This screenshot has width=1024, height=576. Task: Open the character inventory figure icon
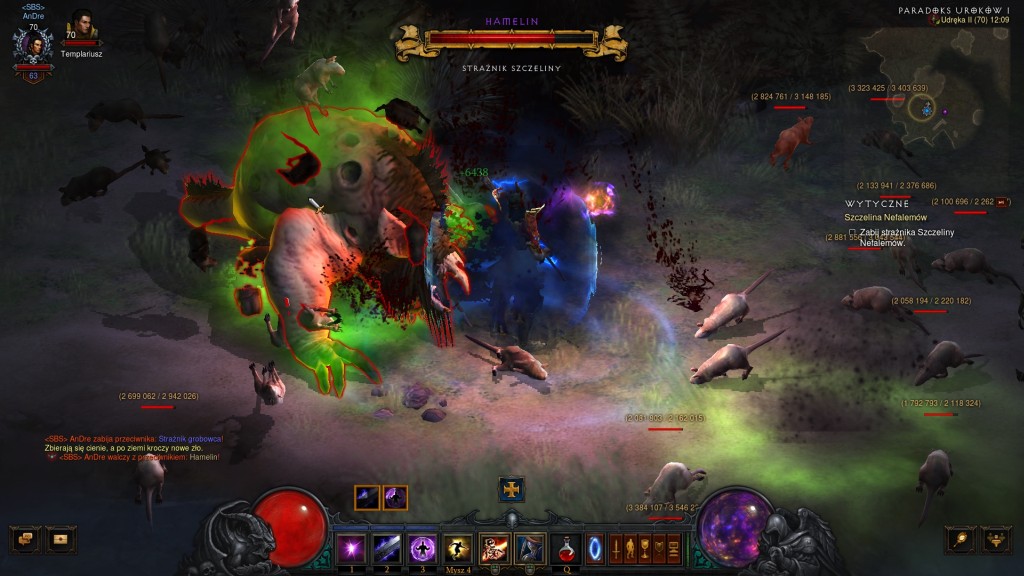(631, 548)
